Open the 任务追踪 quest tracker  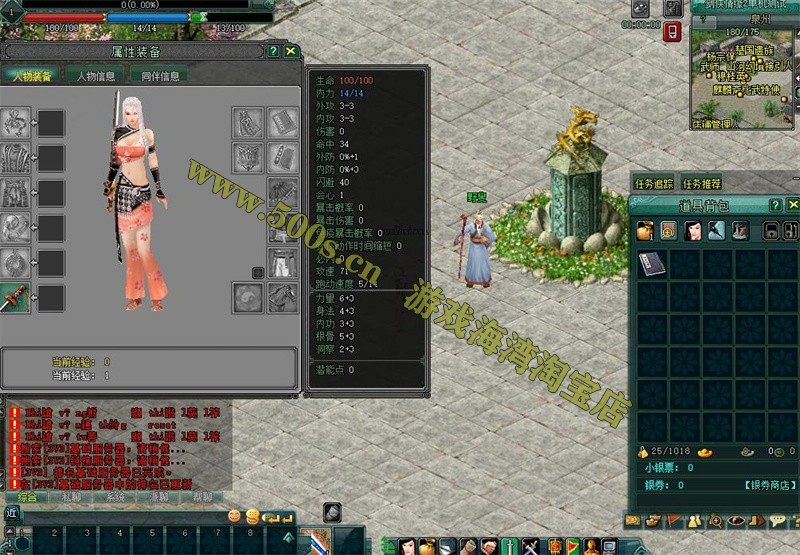coord(654,184)
